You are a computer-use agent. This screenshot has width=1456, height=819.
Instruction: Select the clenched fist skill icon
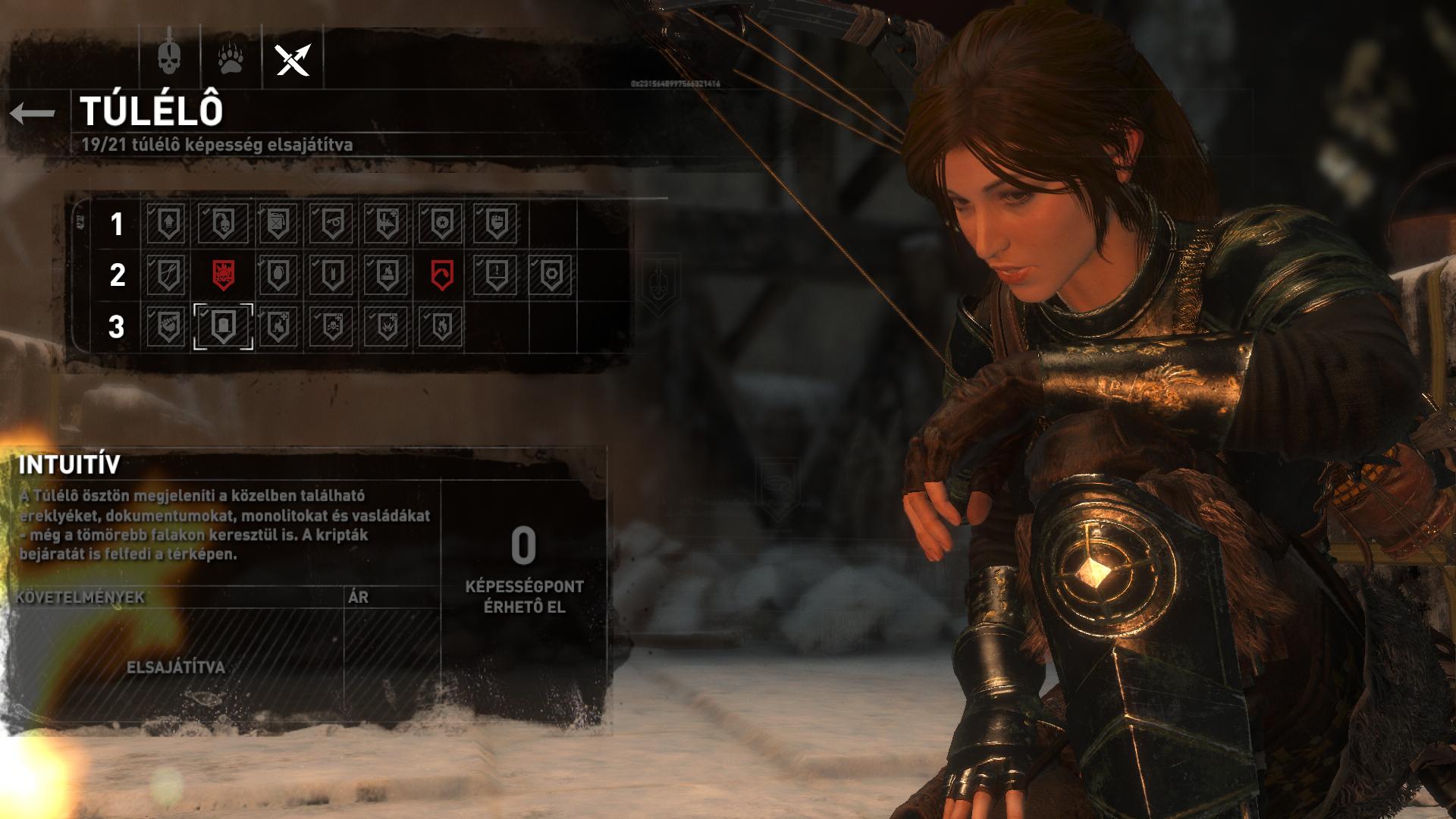coord(496,224)
